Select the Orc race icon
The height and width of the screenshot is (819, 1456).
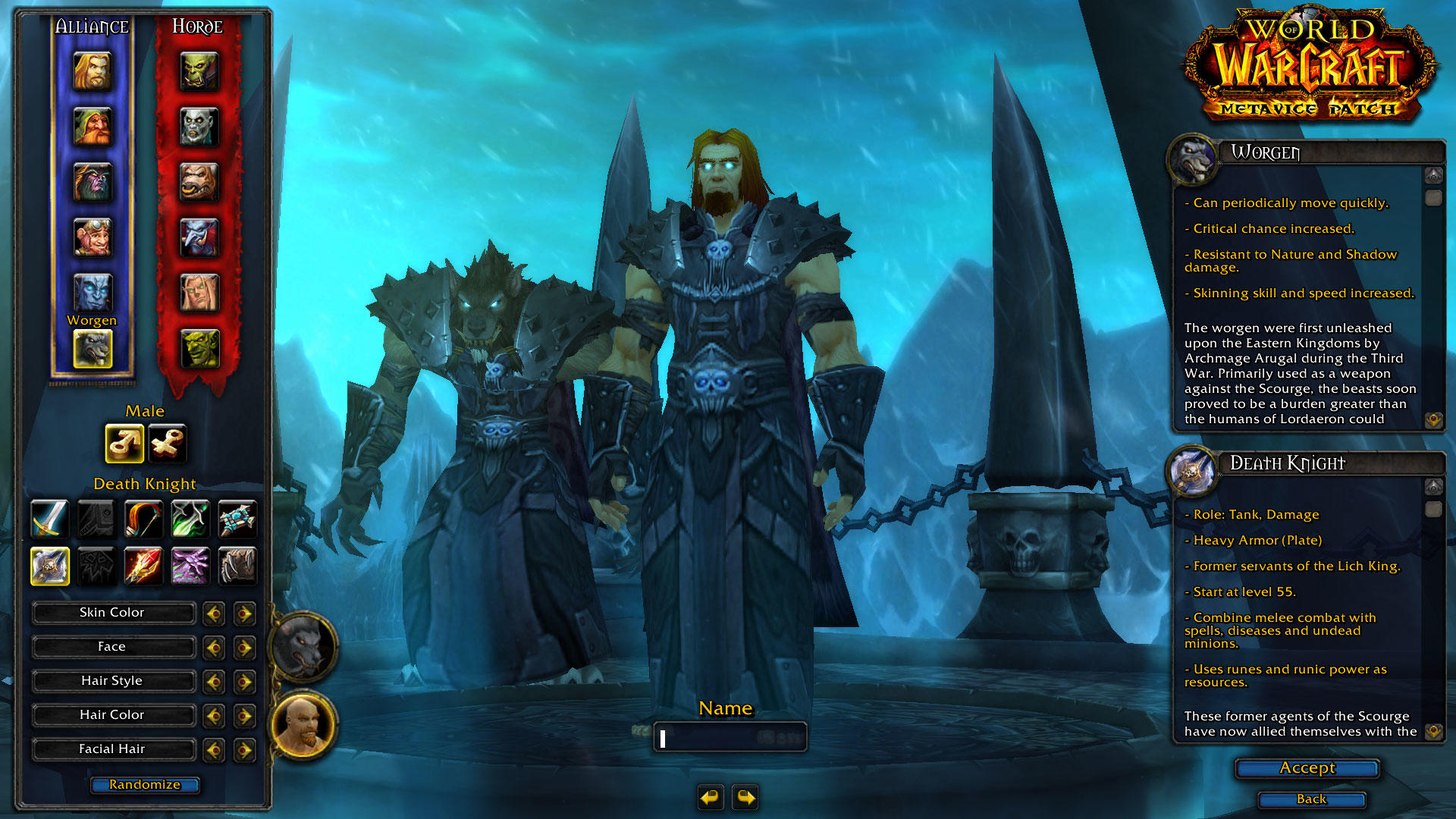pyautogui.click(x=199, y=72)
